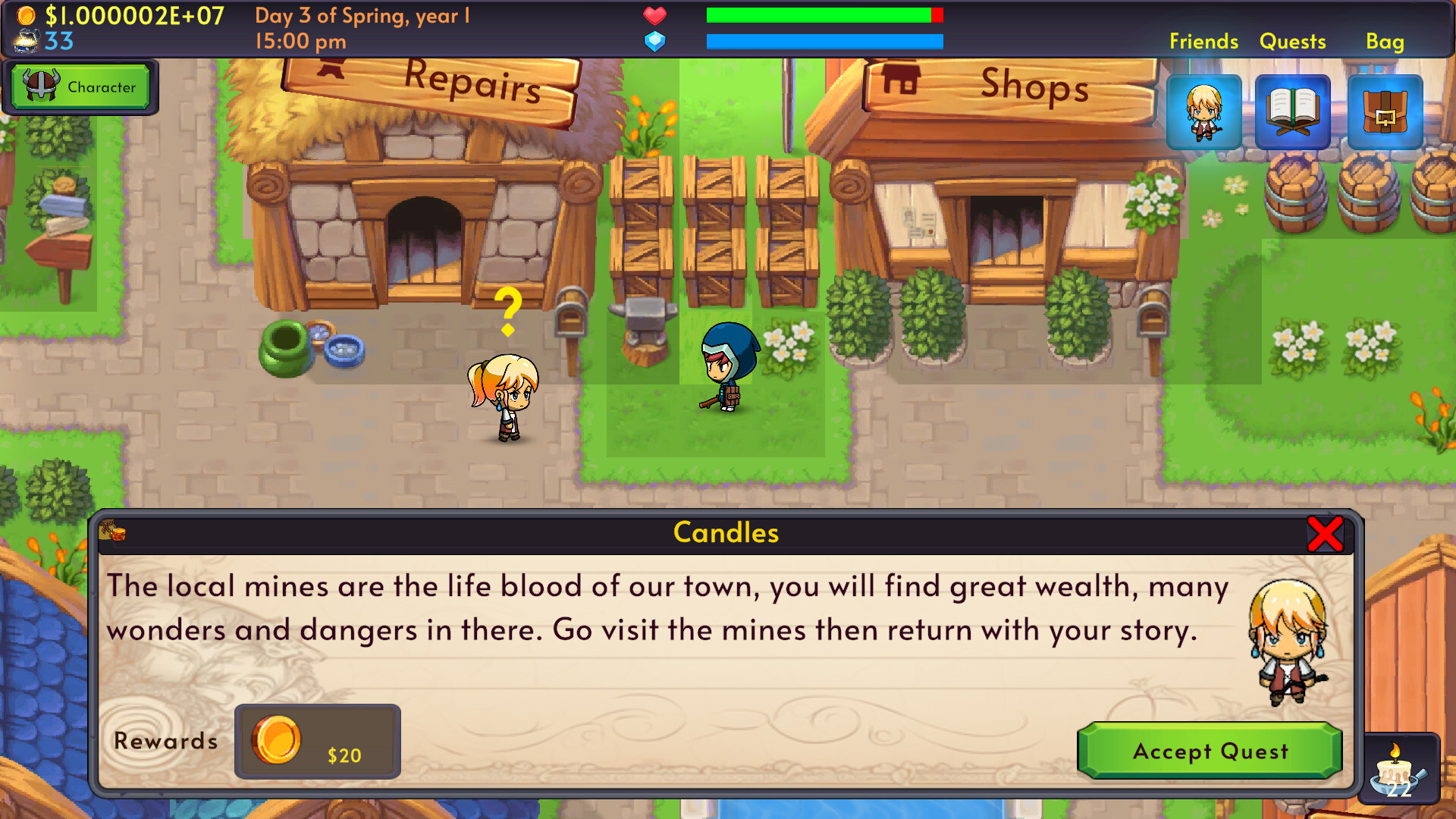1456x819 pixels.
Task: Click the green health bar
Action: (x=815, y=14)
